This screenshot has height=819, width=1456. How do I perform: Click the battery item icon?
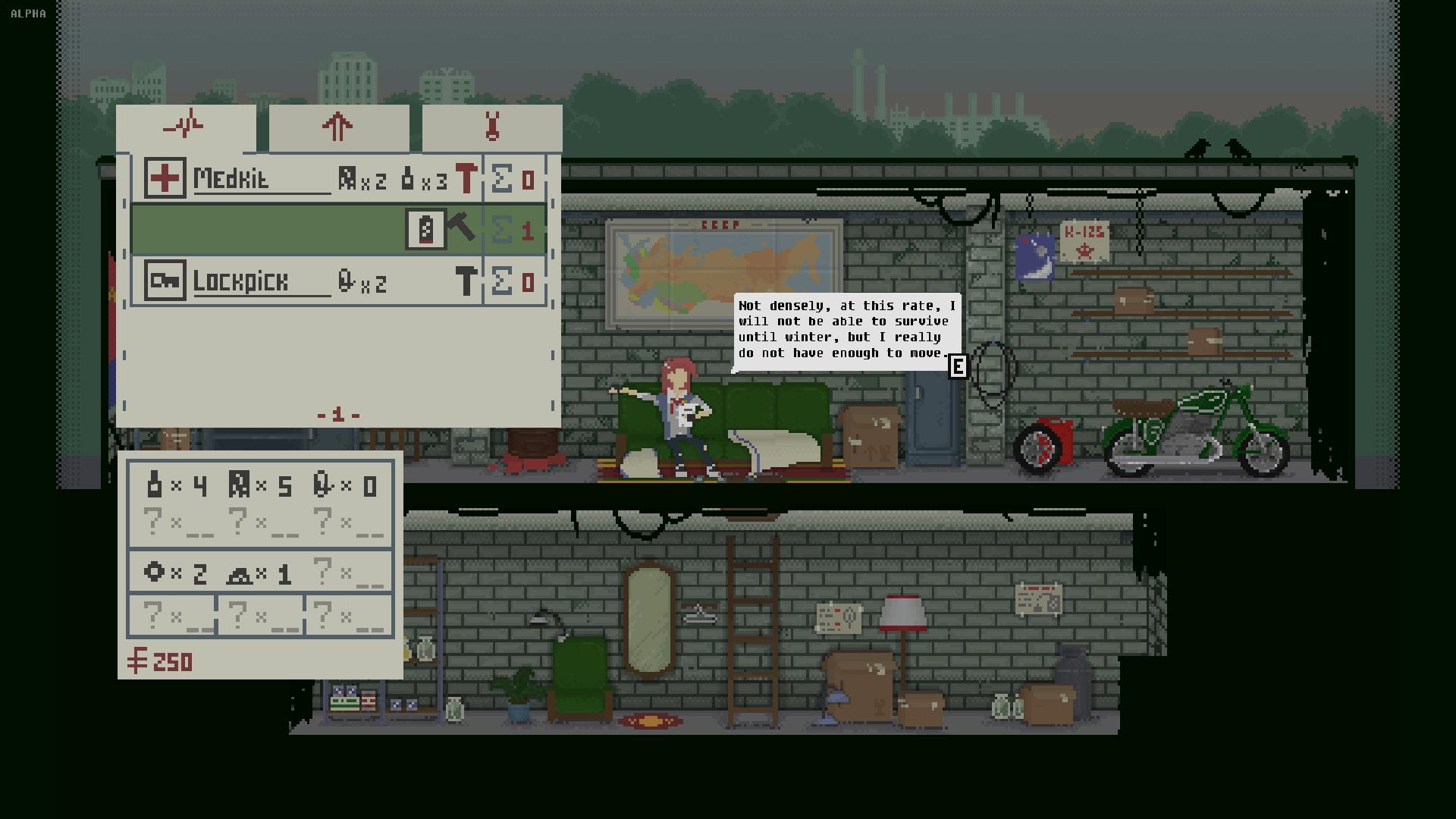(425, 229)
